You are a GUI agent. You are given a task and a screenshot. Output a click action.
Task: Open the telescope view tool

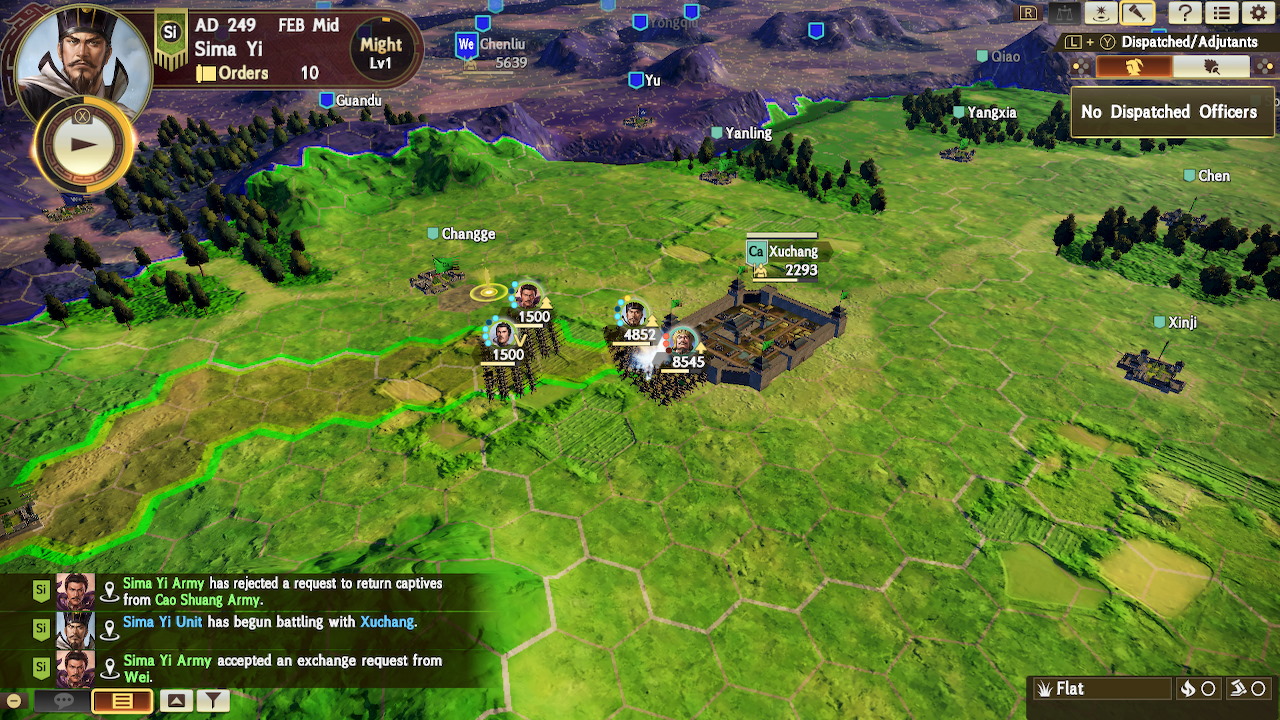click(x=1137, y=13)
